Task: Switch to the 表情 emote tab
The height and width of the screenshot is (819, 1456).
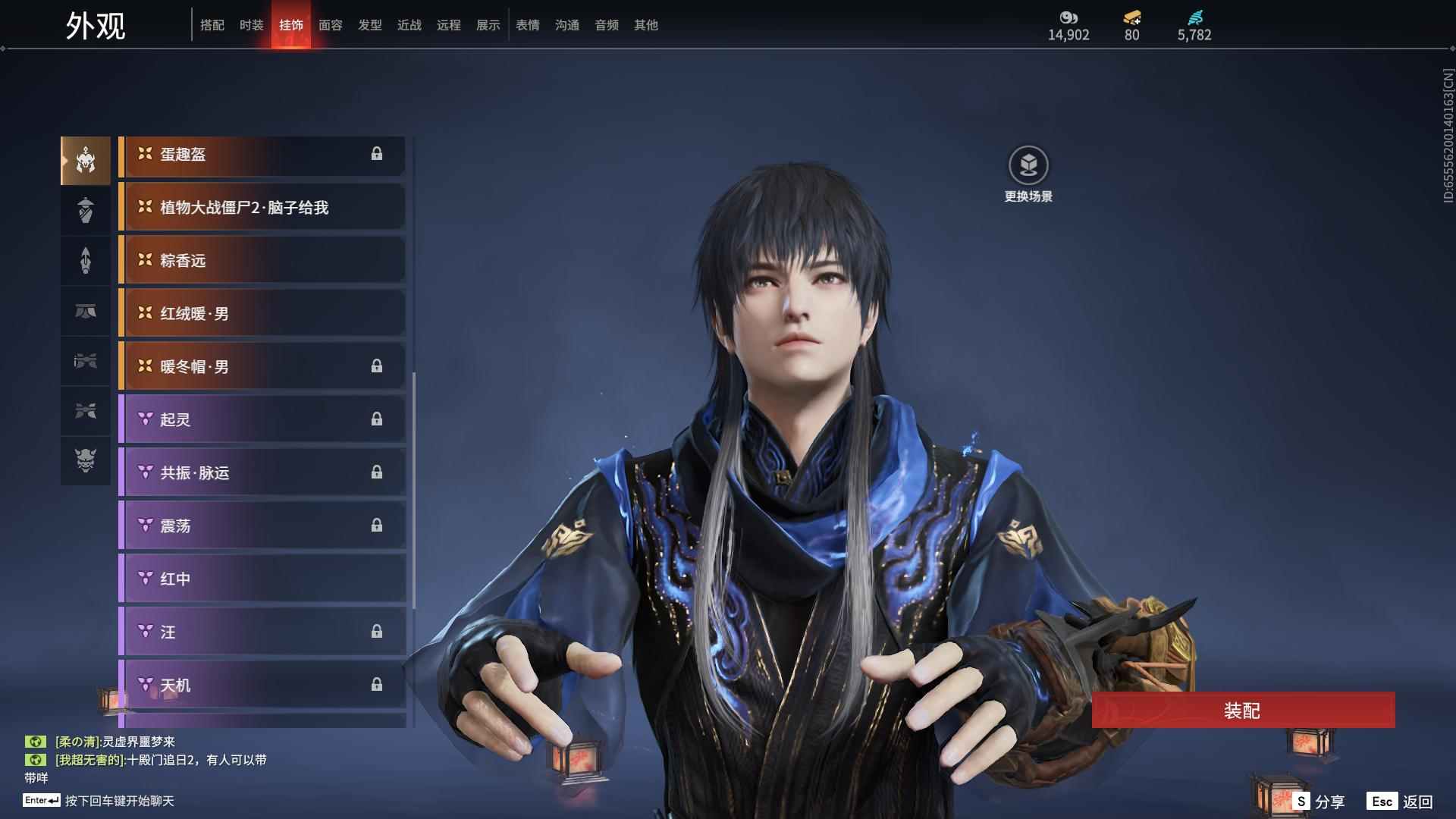Action: 527,25
